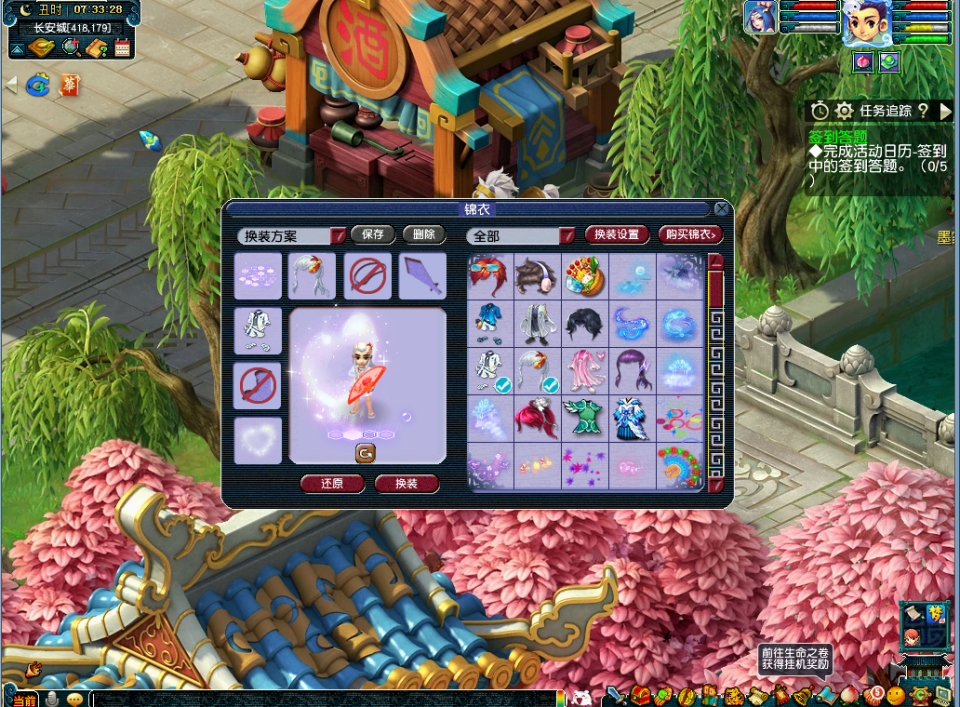Click the 还原 restore button

coord(332,483)
